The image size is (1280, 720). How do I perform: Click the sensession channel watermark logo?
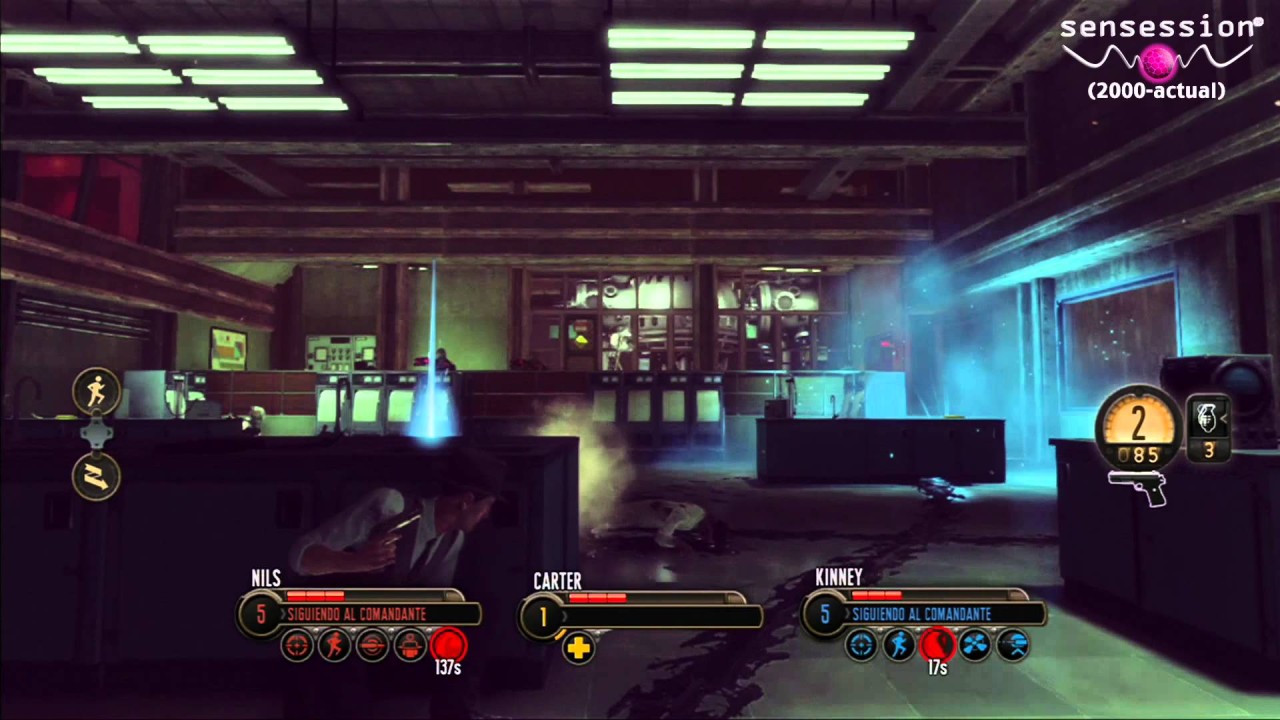[1157, 56]
